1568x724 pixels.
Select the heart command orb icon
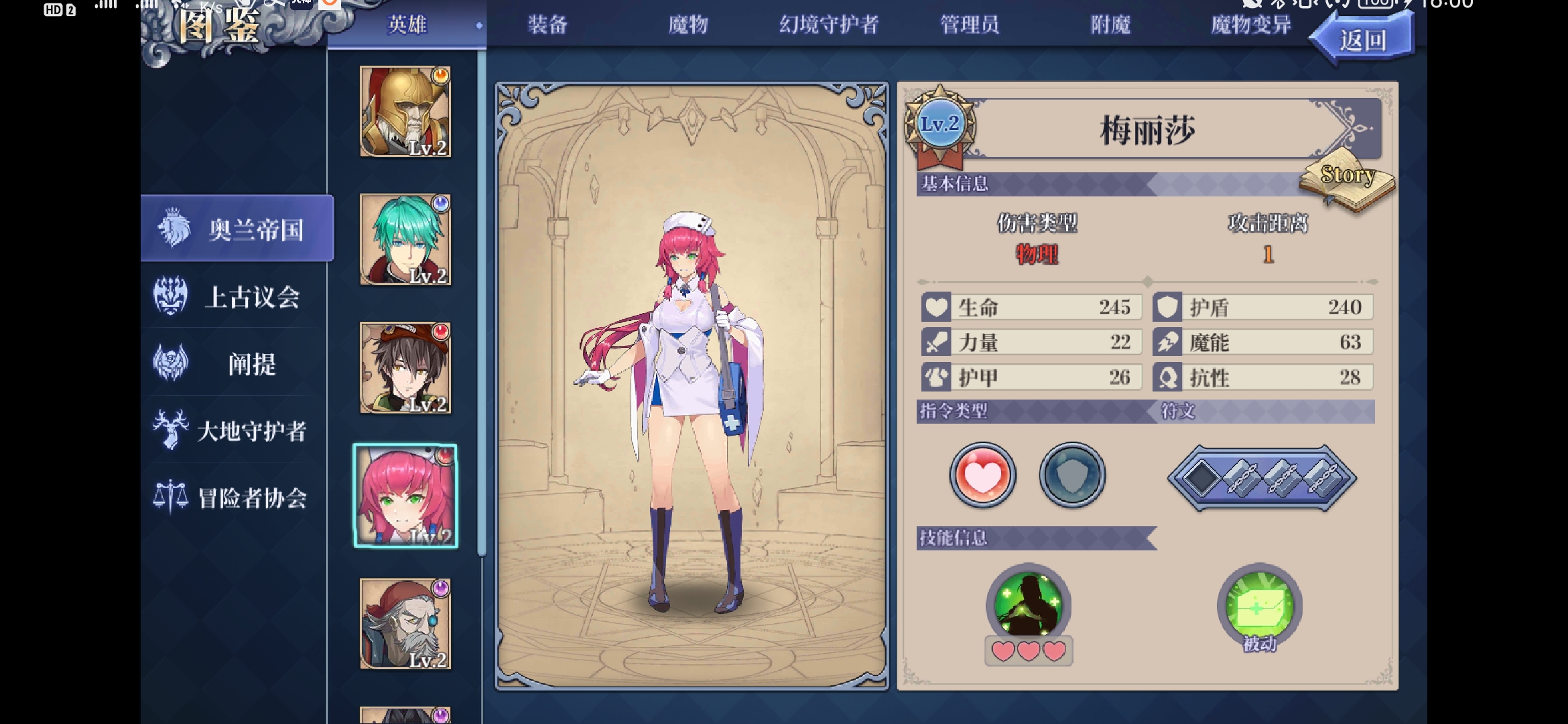point(980,476)
